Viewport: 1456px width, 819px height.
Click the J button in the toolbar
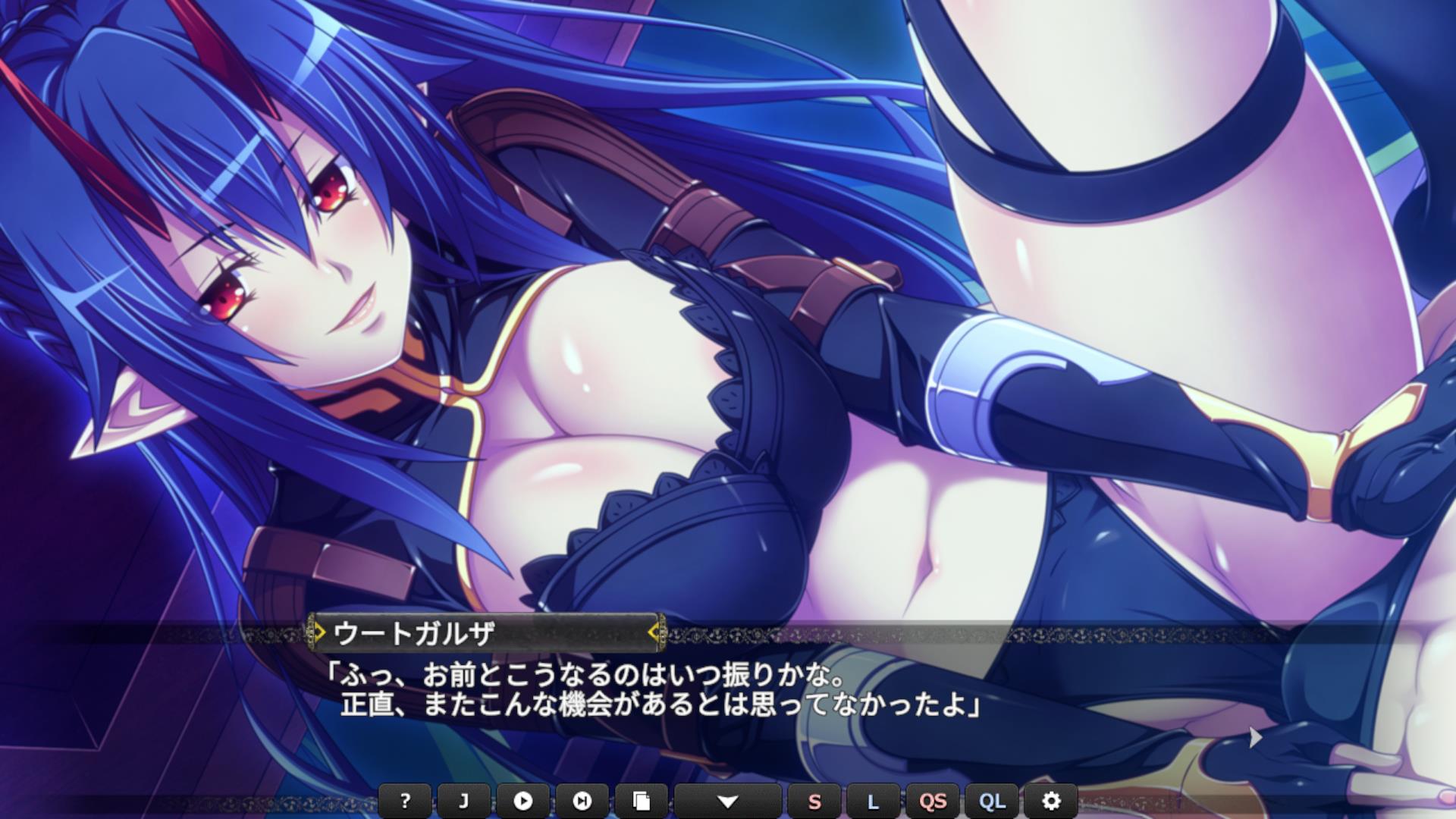[x=464, y=801]
